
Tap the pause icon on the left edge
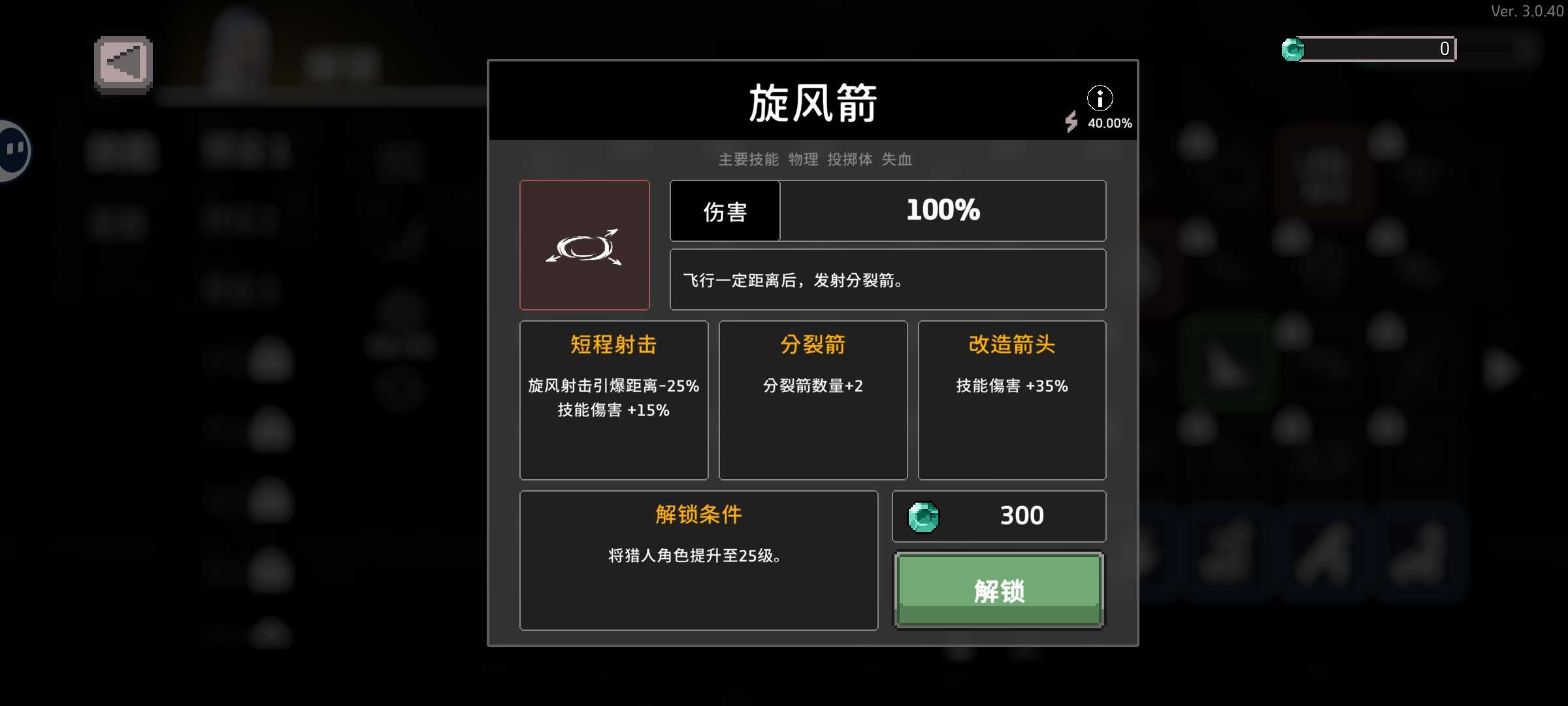[12, 150]
